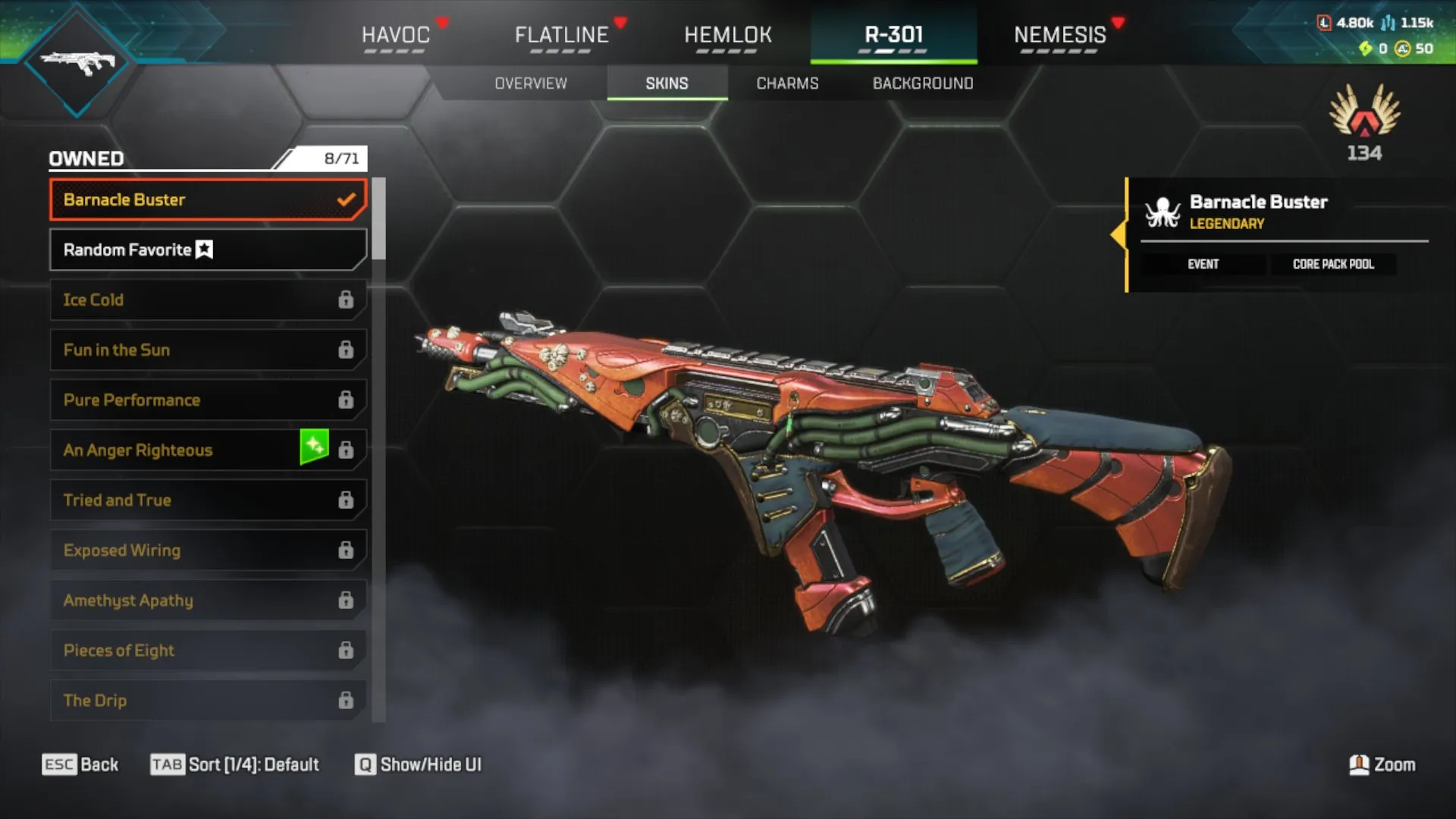
Task: Expand the Nemesis weapon notification marker
Action: click(x=1115, y=23)
